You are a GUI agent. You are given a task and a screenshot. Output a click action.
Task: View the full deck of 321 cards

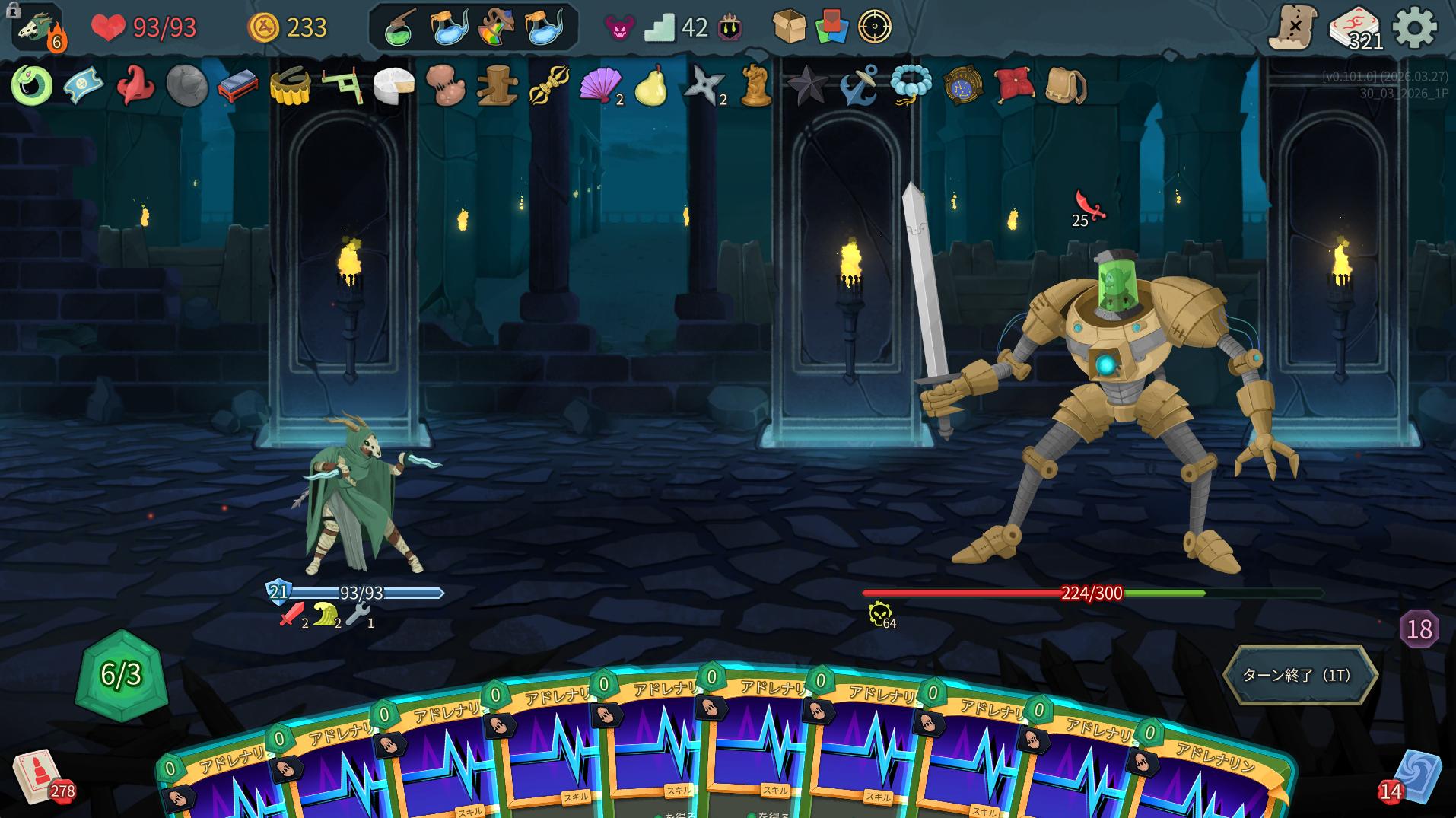[x=1354, y=29]
